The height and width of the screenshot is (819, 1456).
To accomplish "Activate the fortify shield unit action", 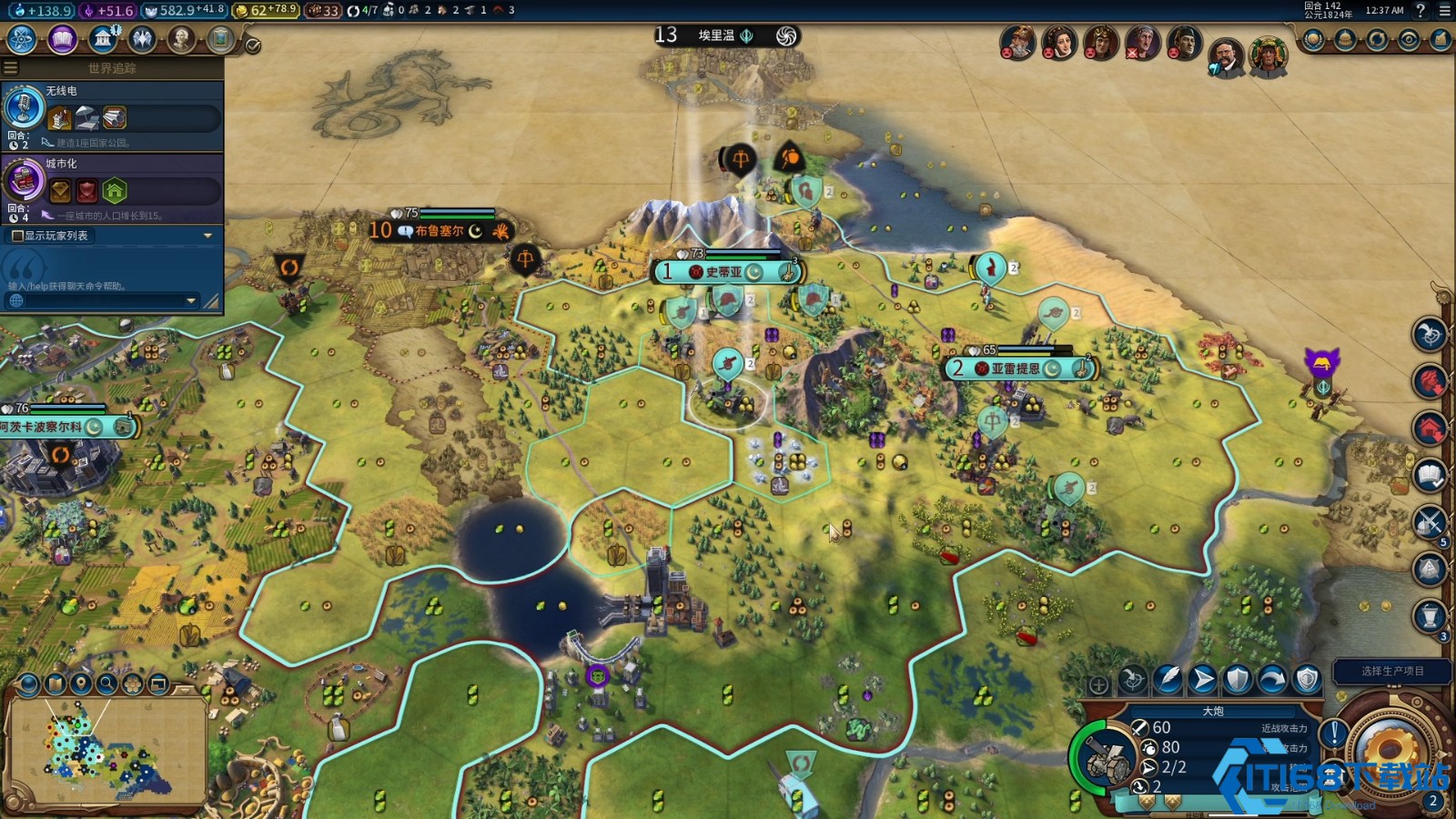I will [x=1238, y=679].
